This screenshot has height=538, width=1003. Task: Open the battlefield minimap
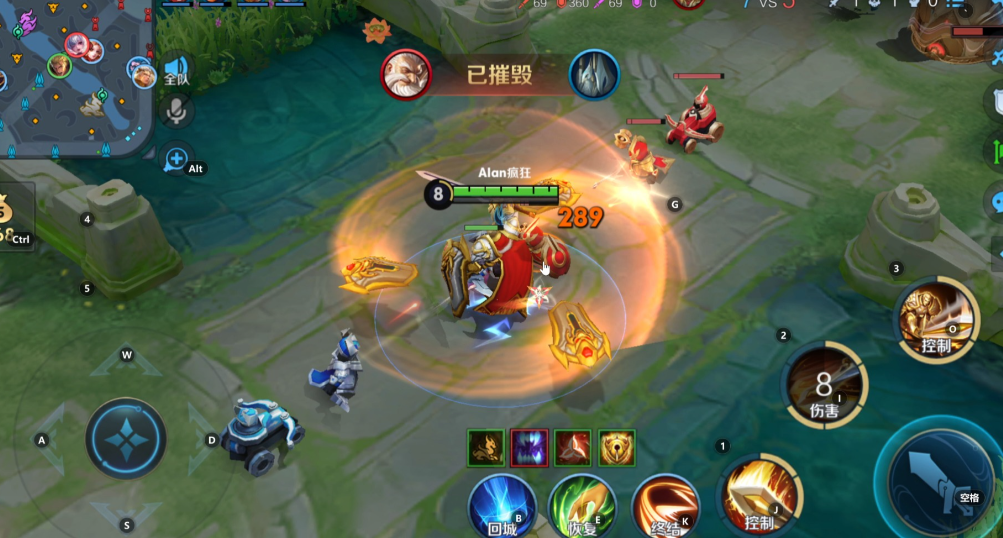point(75,80)
